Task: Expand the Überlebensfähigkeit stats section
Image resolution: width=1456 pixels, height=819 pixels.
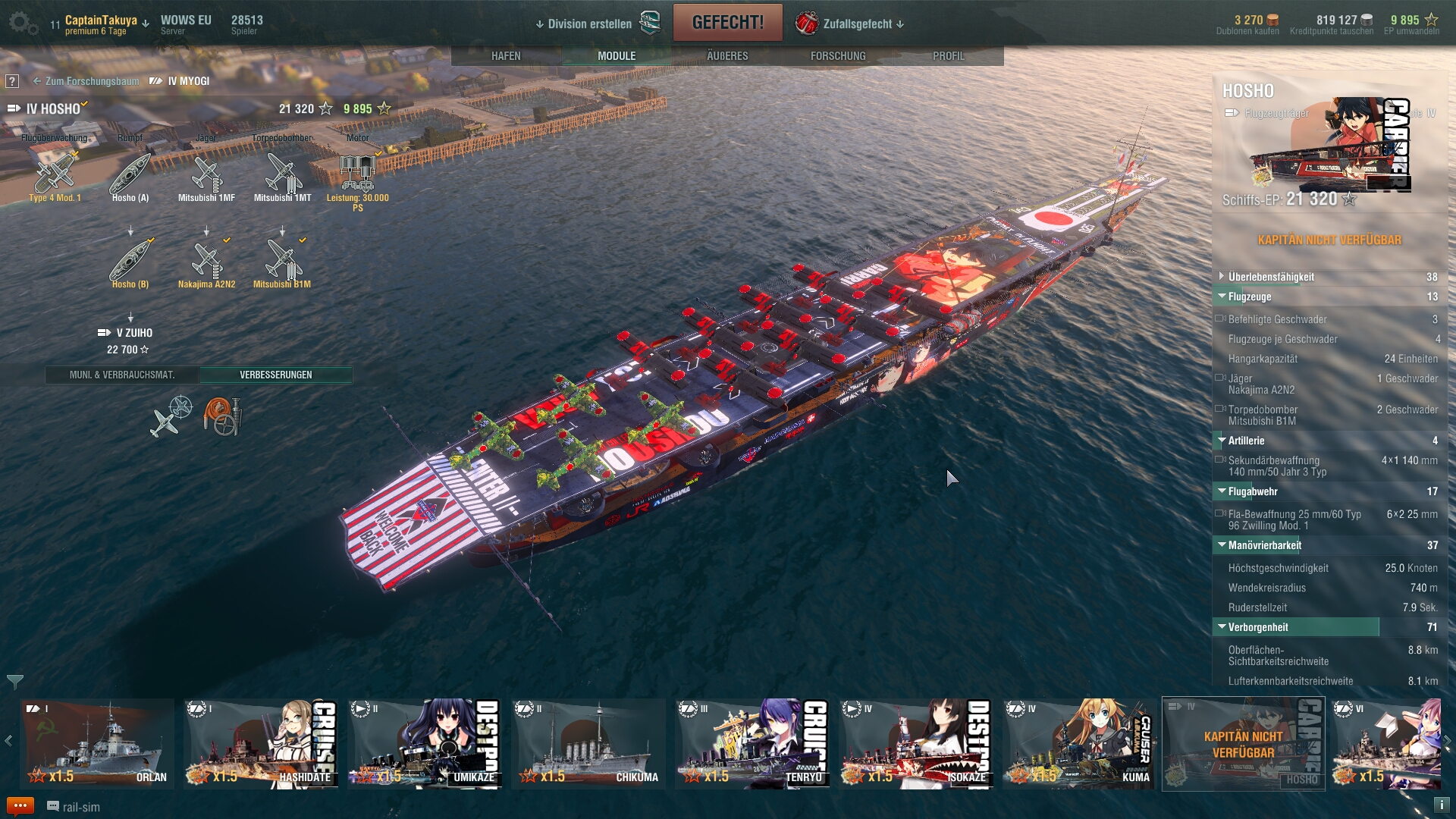Action: 1271,277
